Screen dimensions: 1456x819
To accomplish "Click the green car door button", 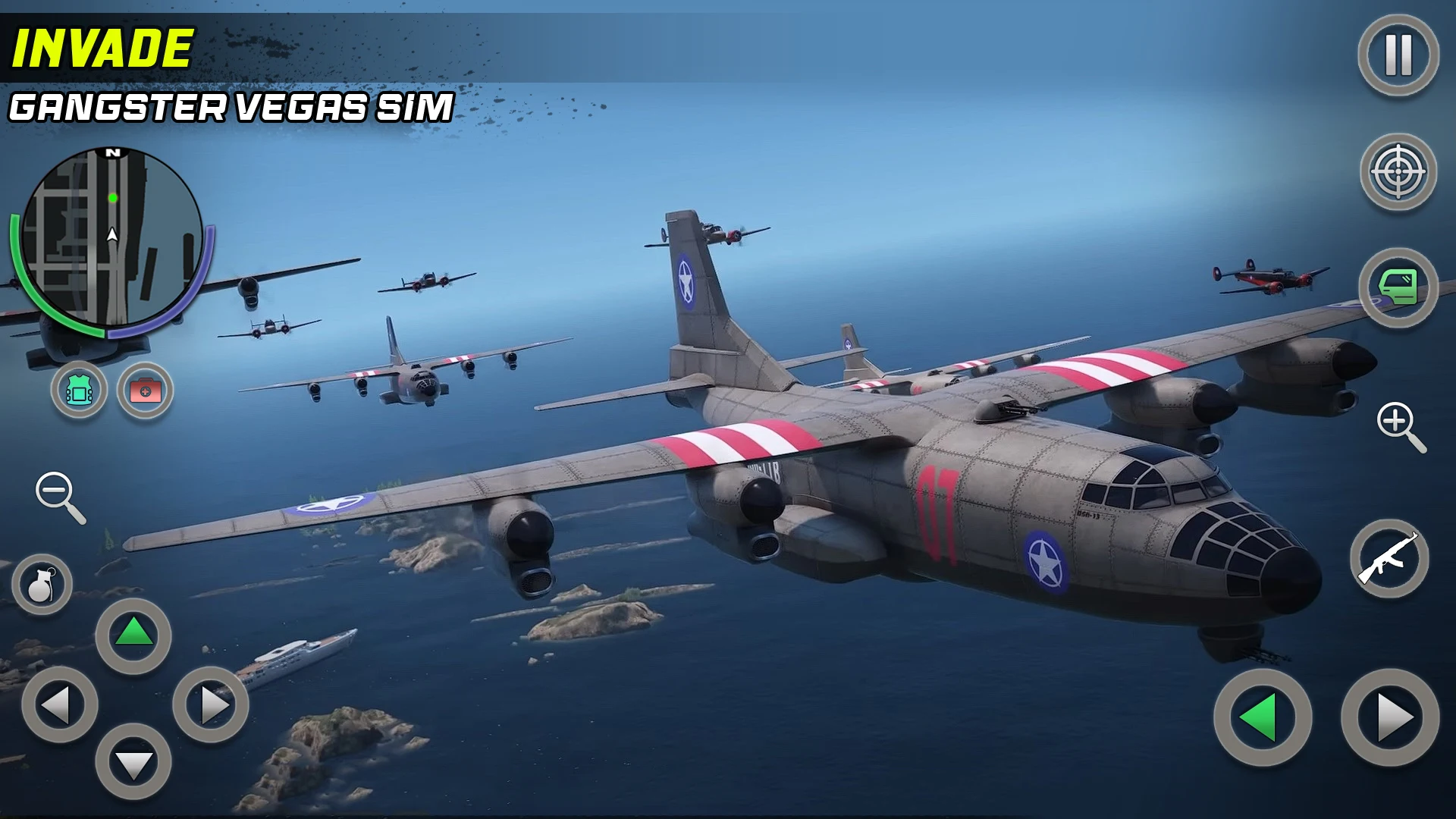I will coord(1398,288).
